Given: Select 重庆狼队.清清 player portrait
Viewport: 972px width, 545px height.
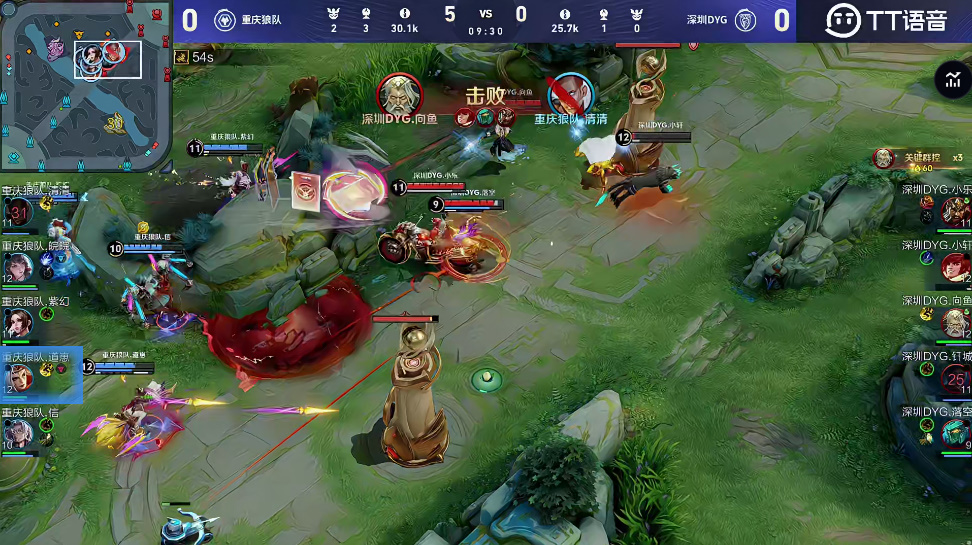Looking at the screenshot, I should [19, 213].
